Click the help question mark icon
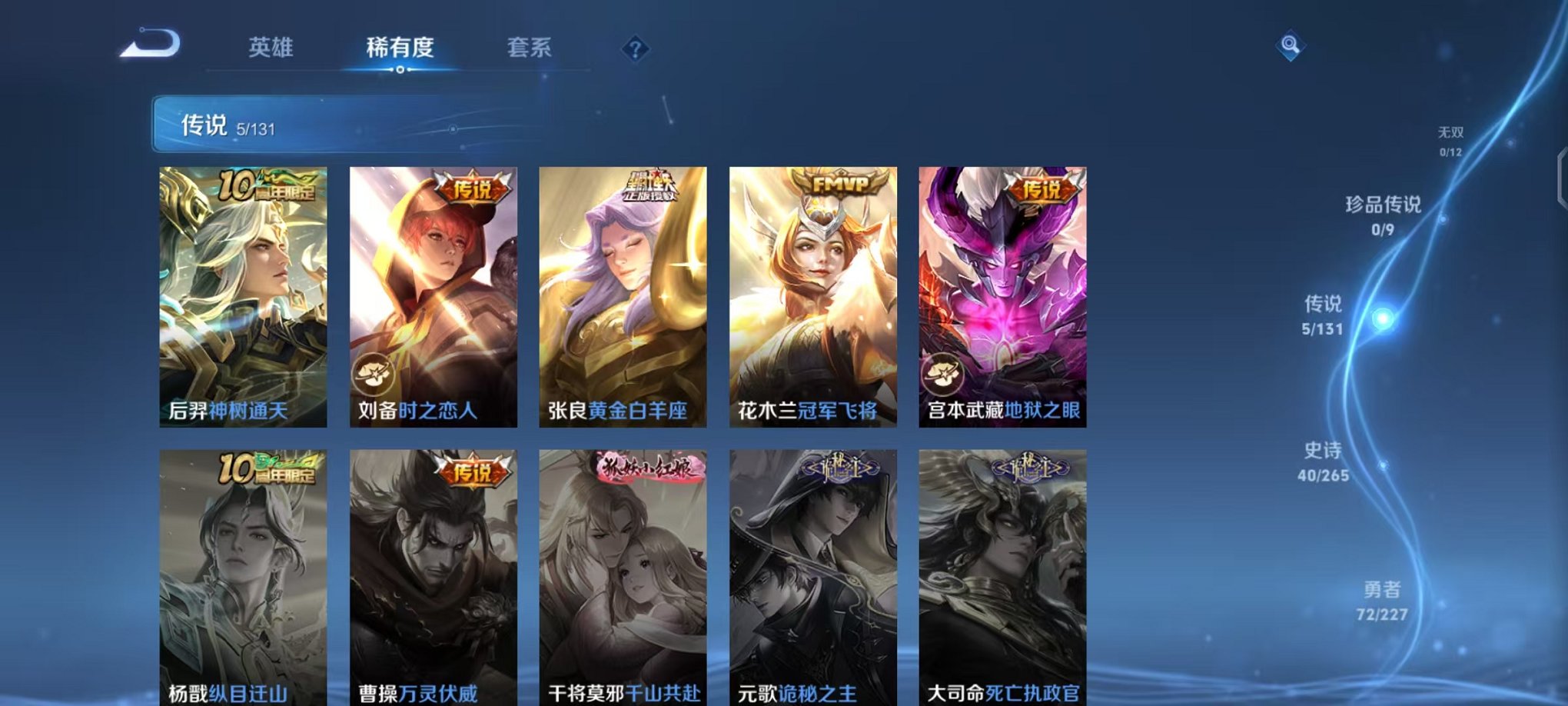The height and width of the screenshot is (706, 1568). pos(633,49)
